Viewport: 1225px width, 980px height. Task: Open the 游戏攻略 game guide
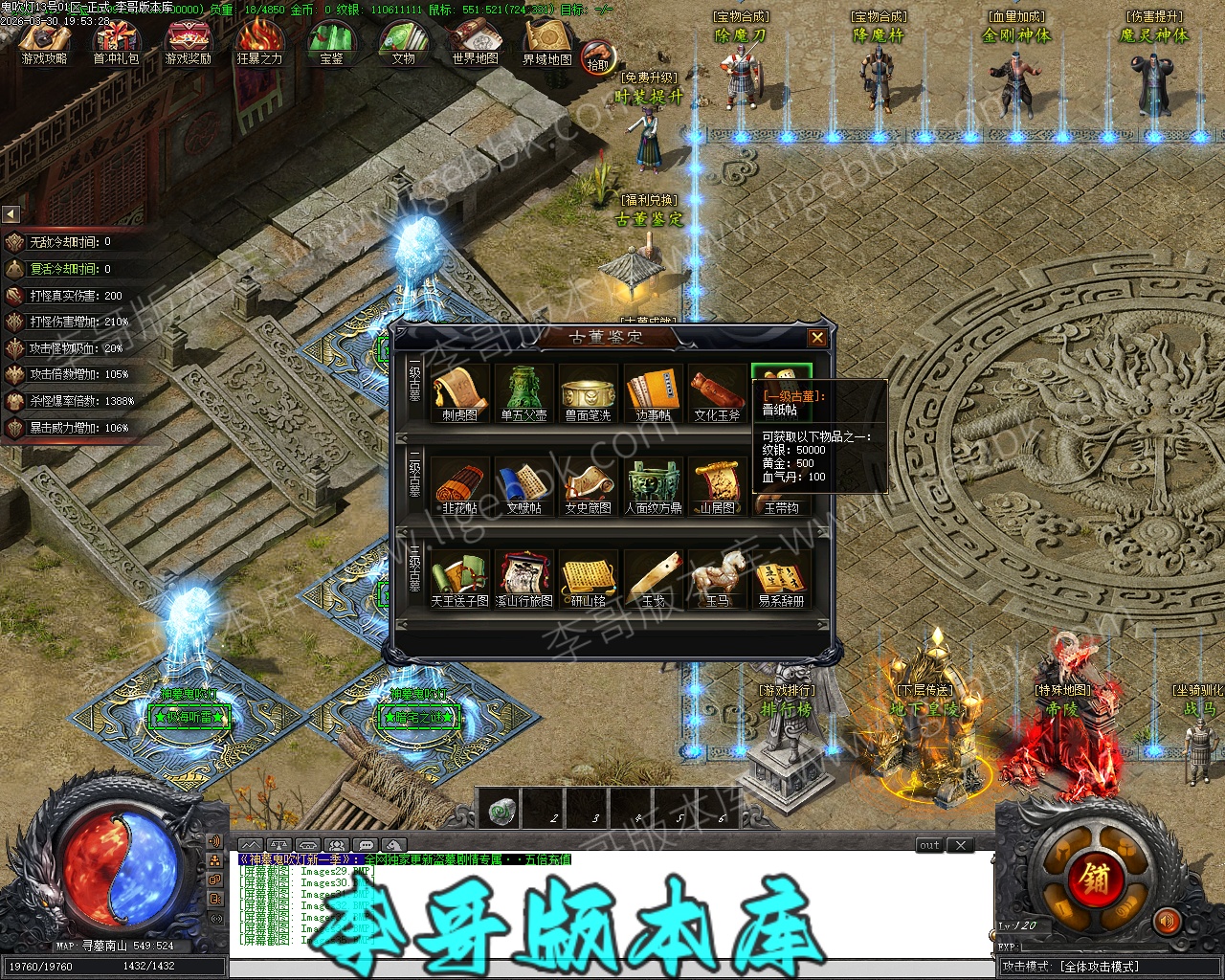point(44,42)
